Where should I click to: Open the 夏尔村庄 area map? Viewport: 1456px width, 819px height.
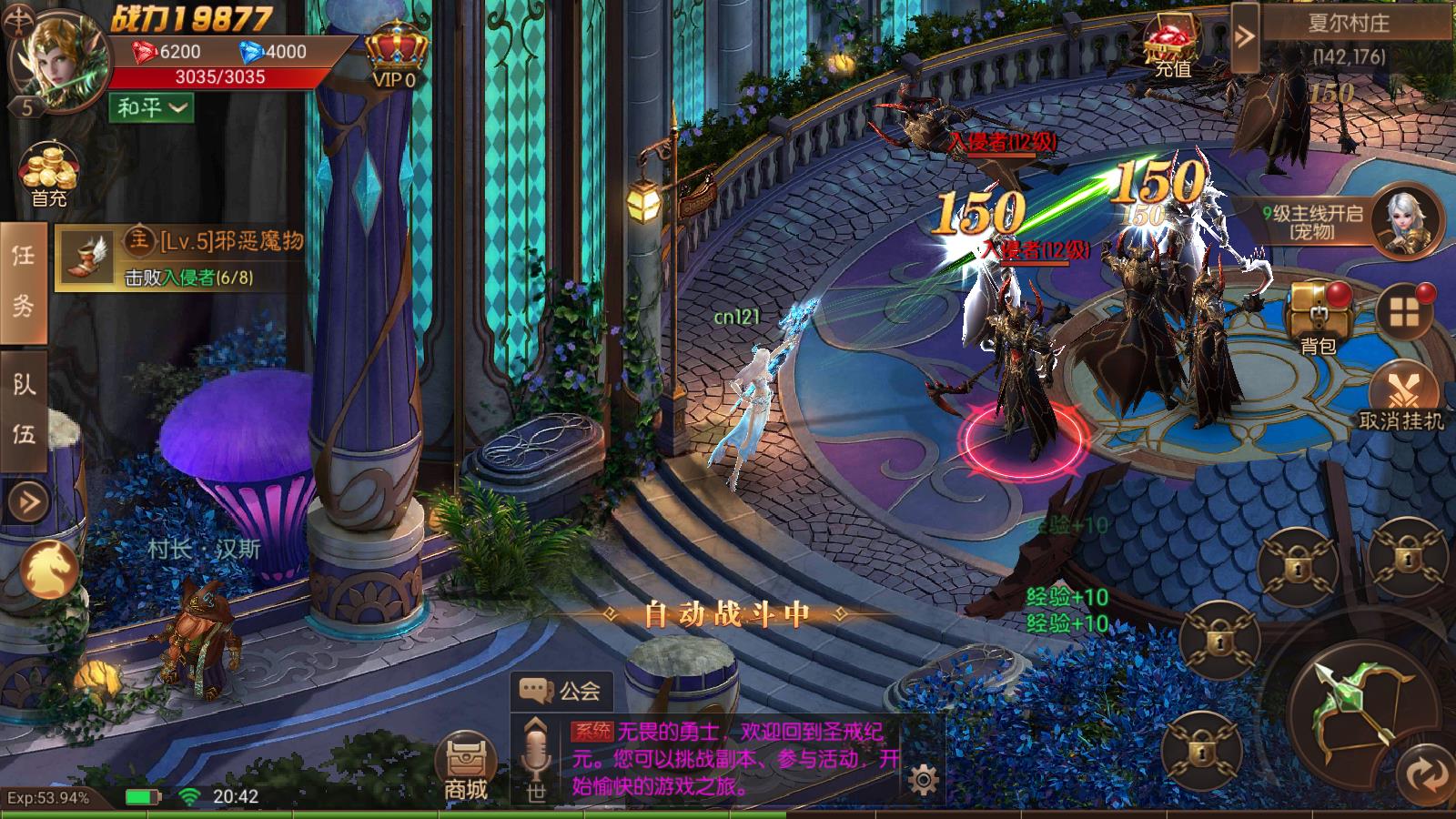coord(1349,23)
